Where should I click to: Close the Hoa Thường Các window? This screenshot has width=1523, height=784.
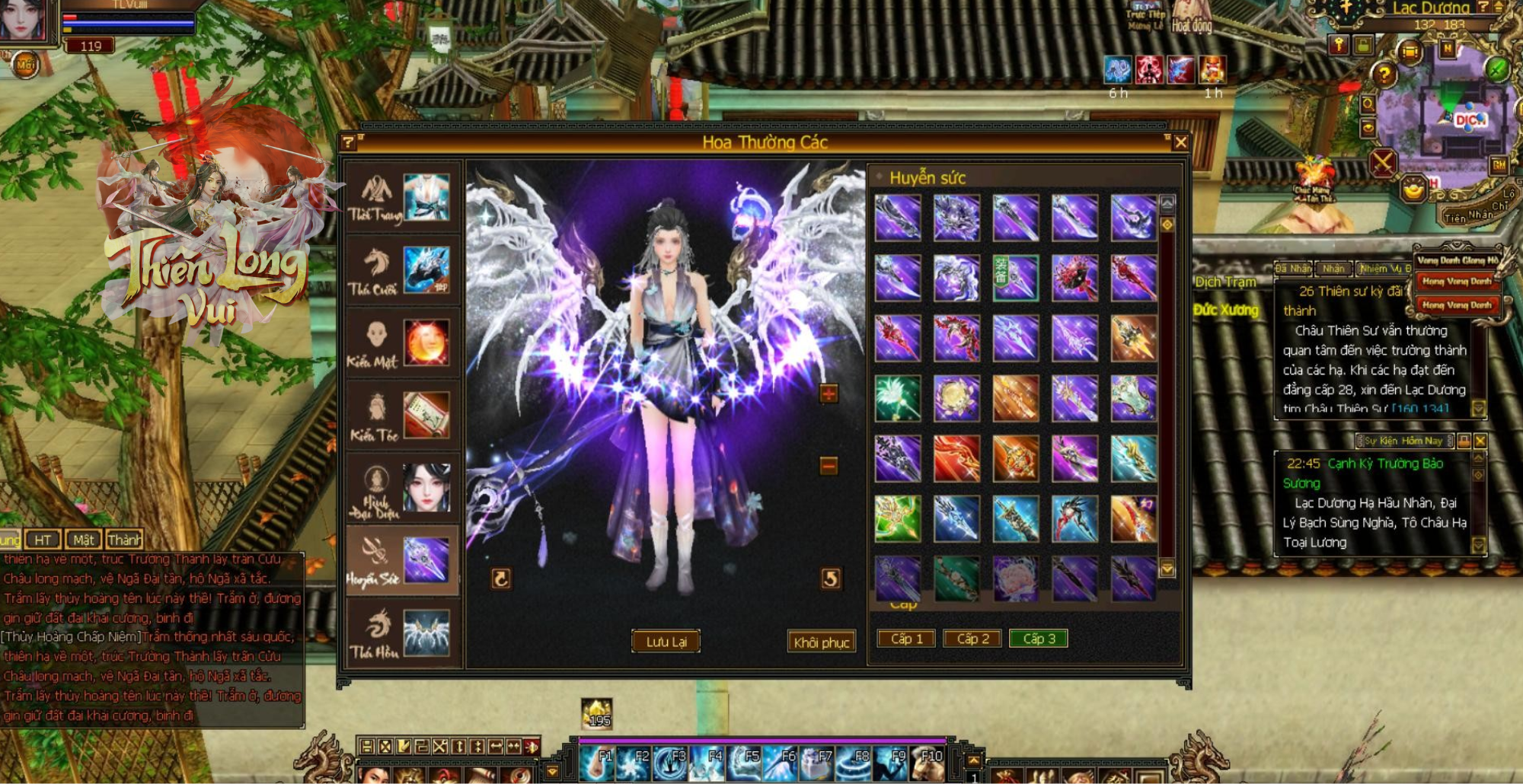(x=1180, y=142)
